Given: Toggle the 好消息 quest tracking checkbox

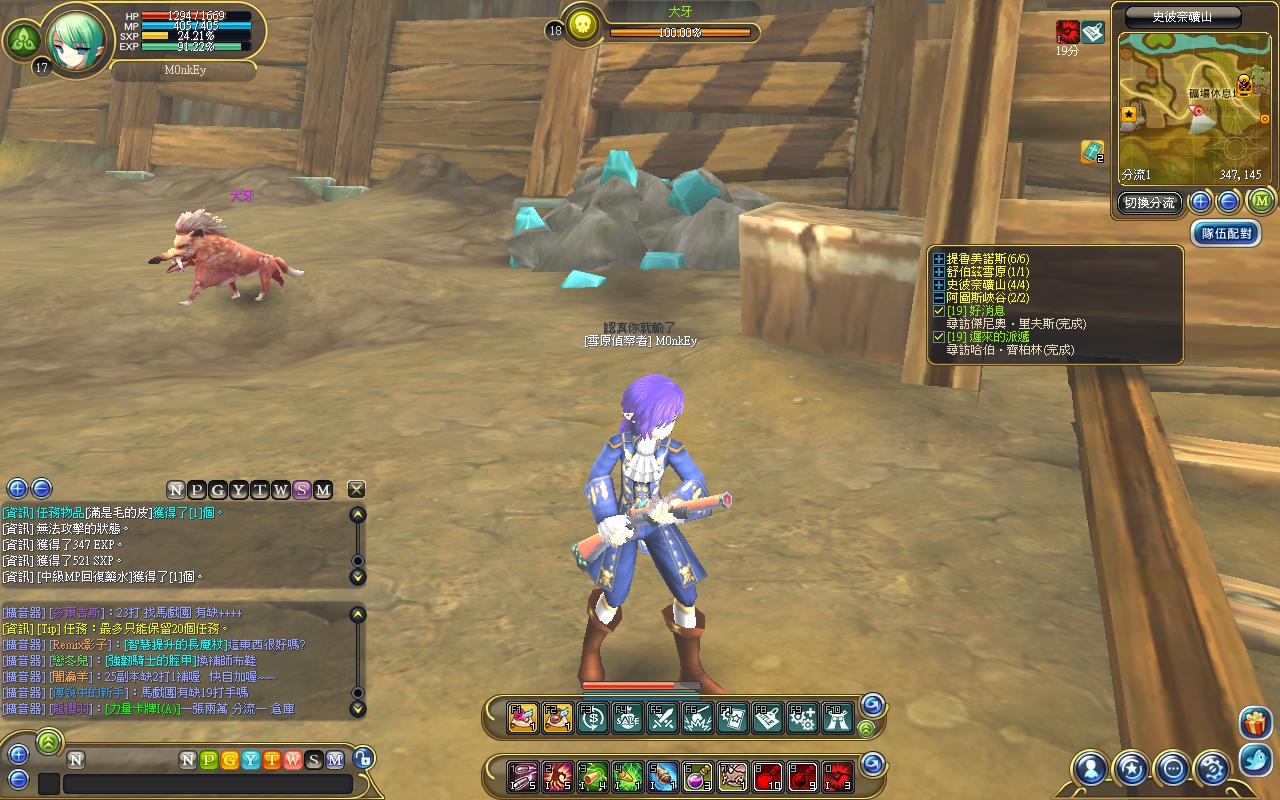Looking at the screenshot, I should (x=938, y=311).
